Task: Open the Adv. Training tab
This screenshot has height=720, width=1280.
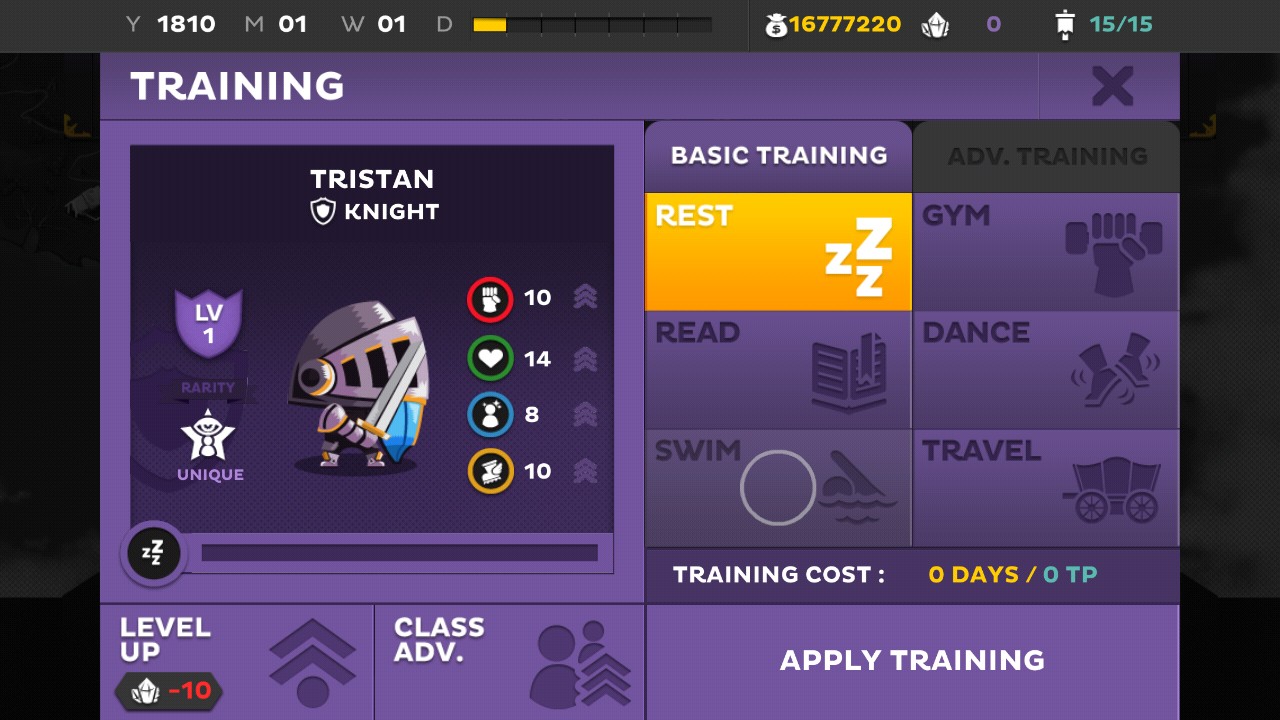Action: coord(1046,156)
